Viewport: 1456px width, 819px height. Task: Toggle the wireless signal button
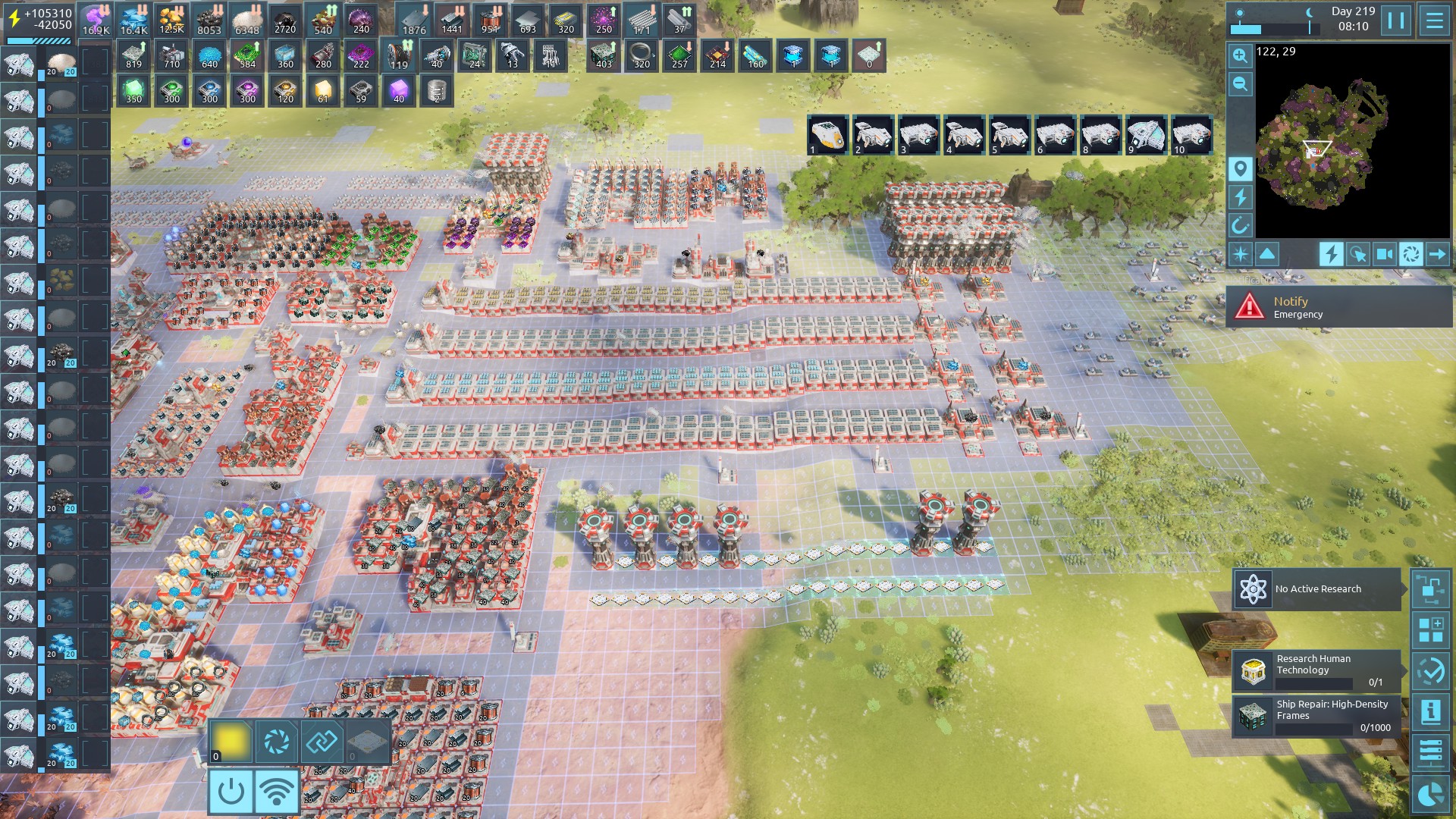[277, 792]
